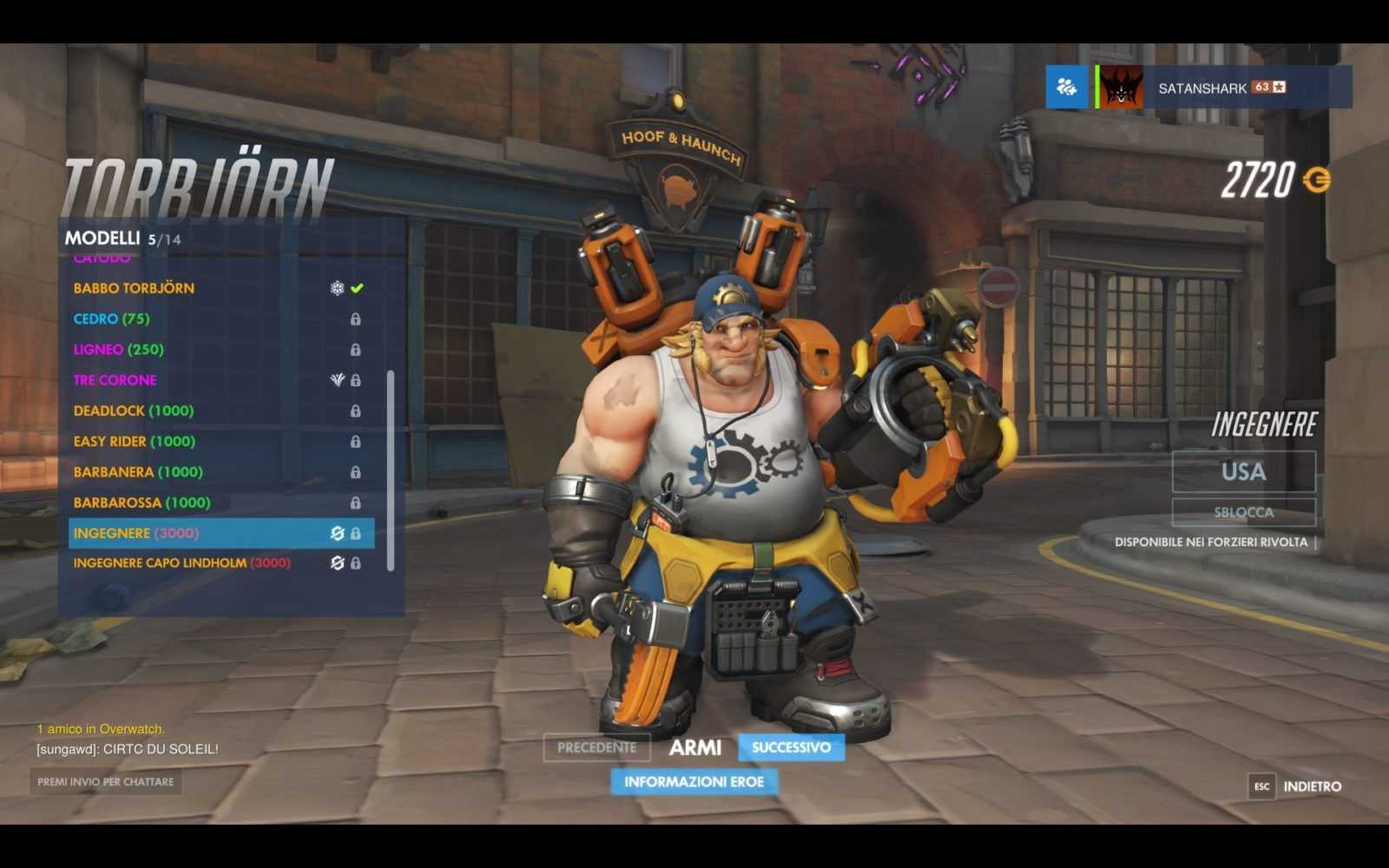Click the Precedente button
This screenshot has width=1389, height=868.
click(x=596, y=747)
